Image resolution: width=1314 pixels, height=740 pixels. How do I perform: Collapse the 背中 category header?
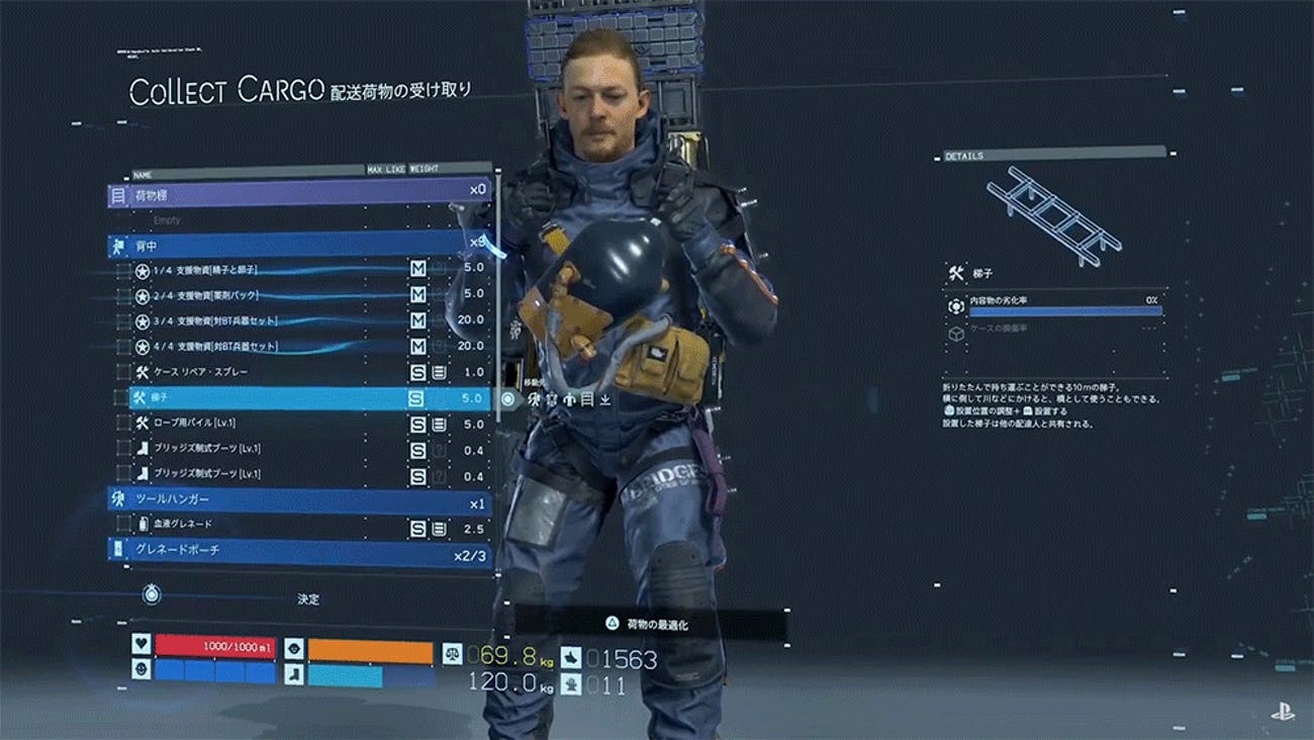[300, 245]
